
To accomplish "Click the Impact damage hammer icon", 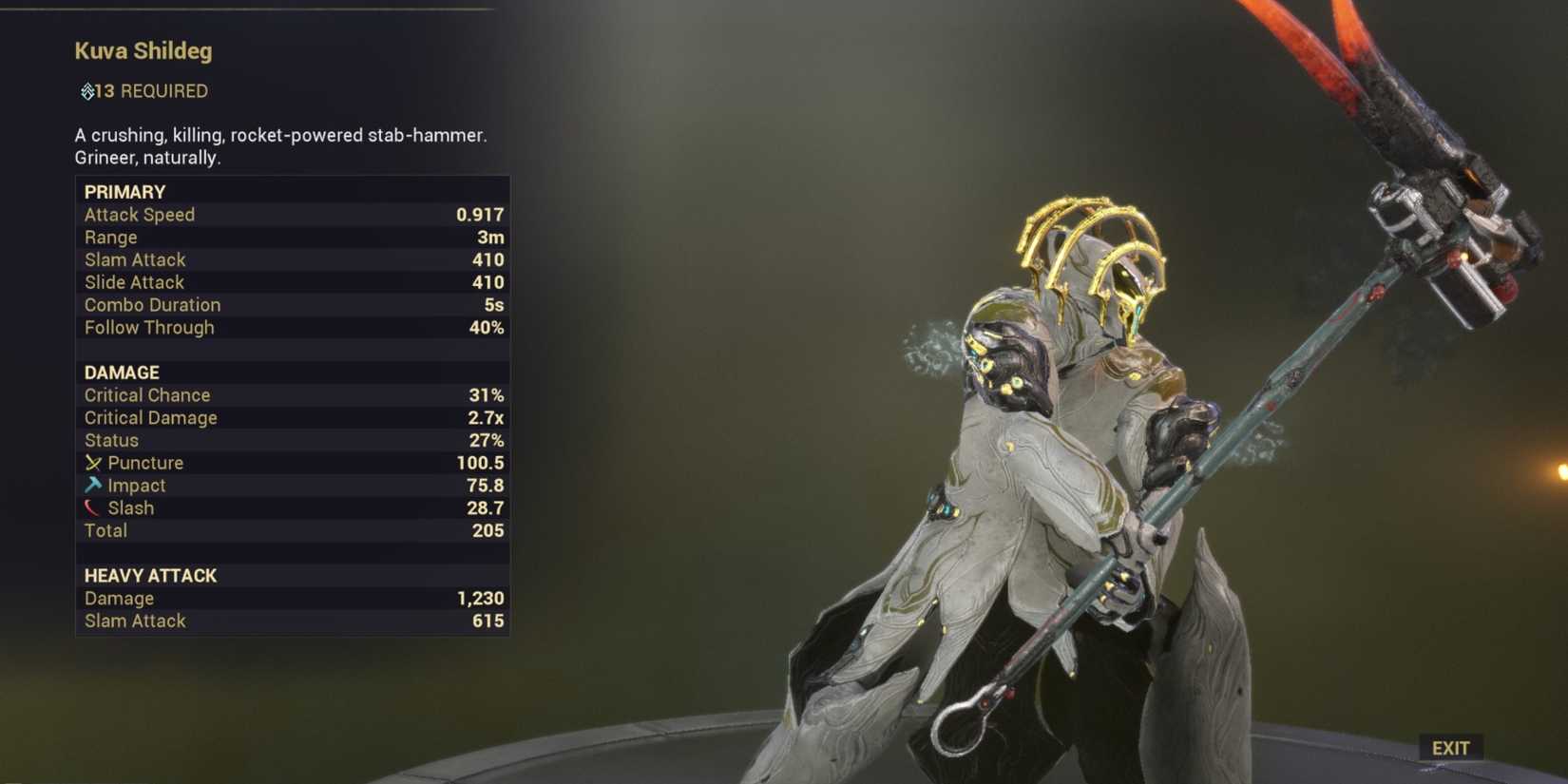I will (x=93, y=486).
